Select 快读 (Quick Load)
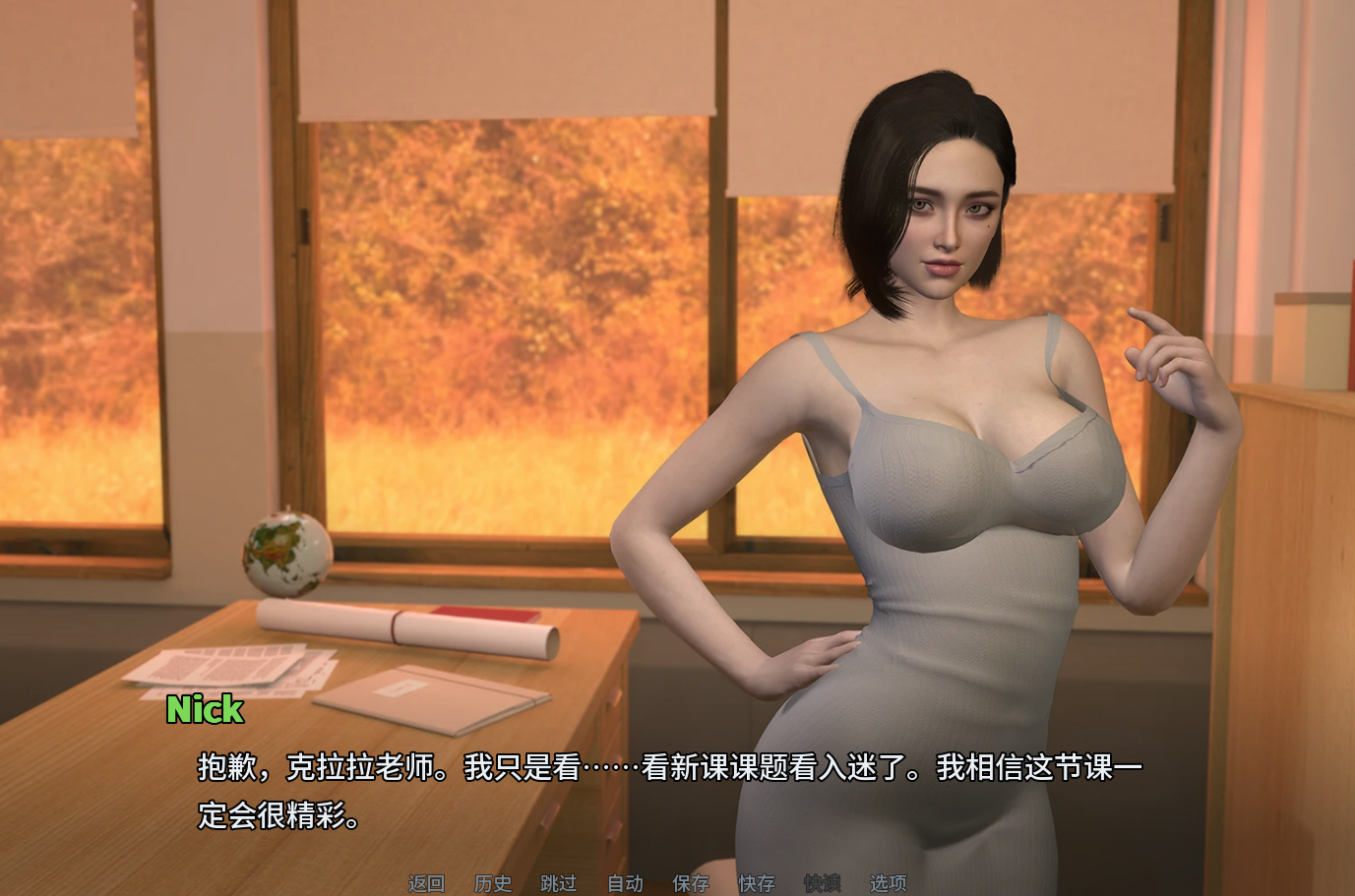The height and width of the screenshot is (896, 1355). tap(823, 883)
